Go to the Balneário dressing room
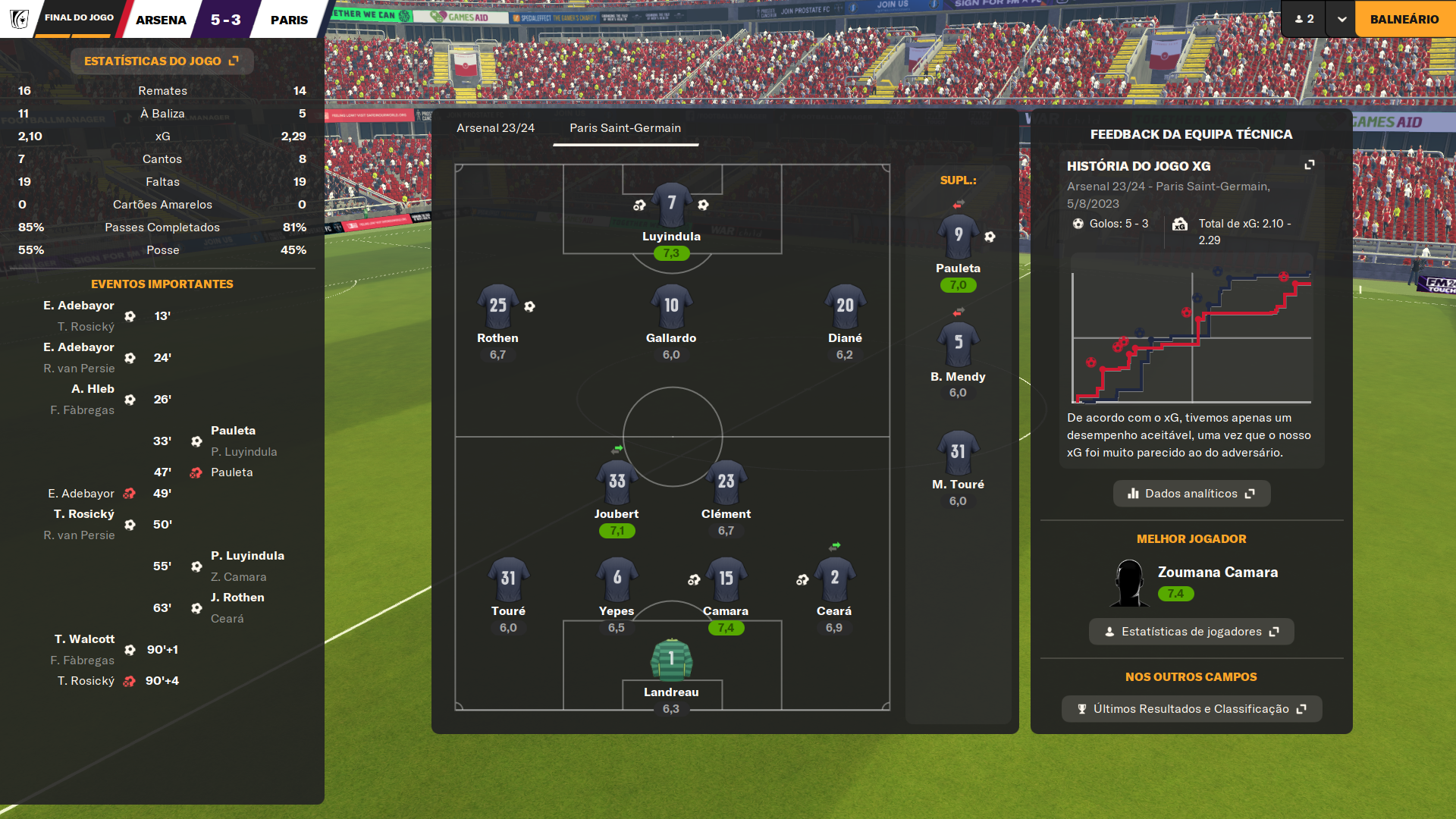Screen dimensions: 1456x819 [1404, 19]
